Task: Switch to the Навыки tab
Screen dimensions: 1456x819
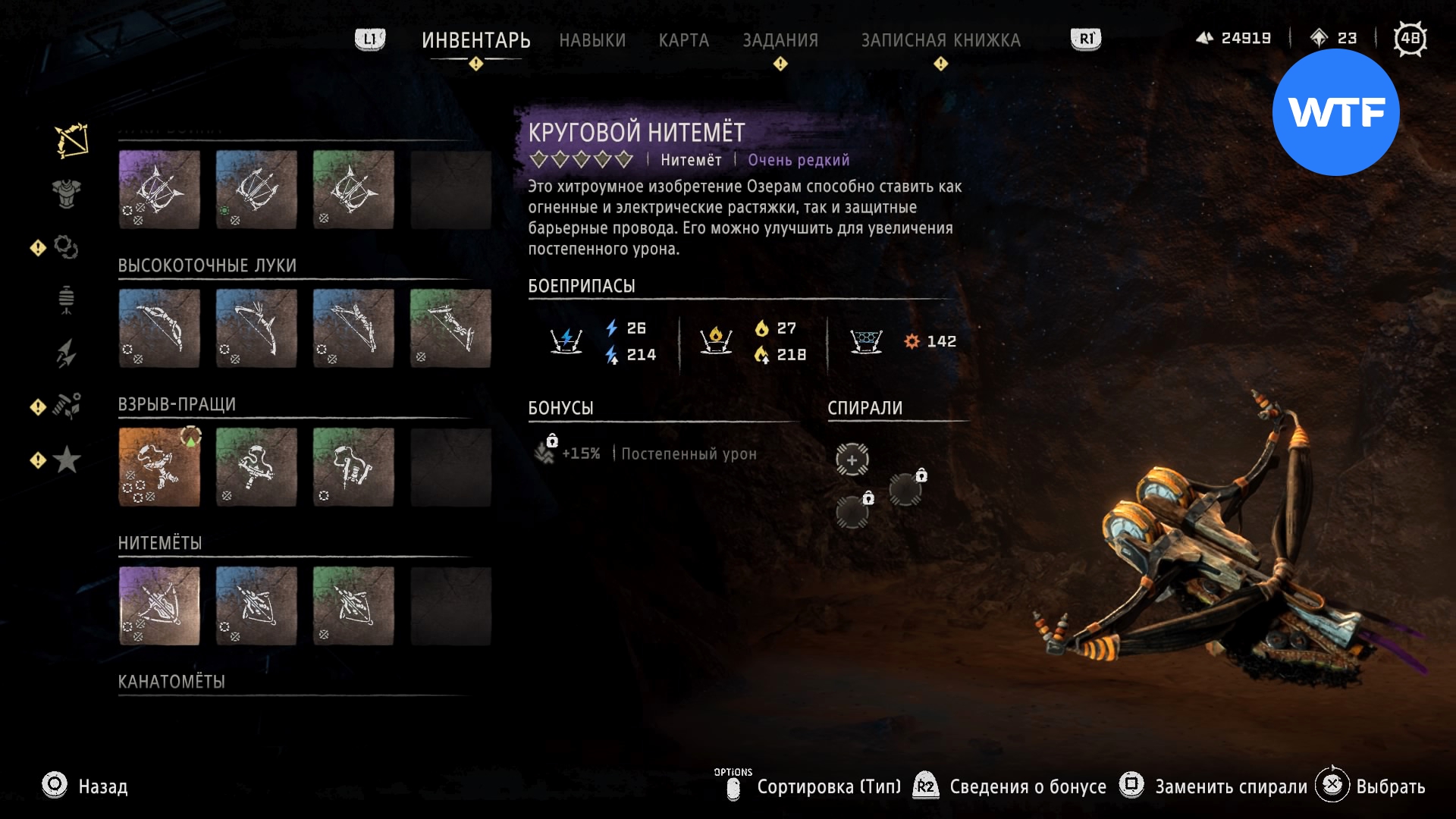Action: [592, 40]
